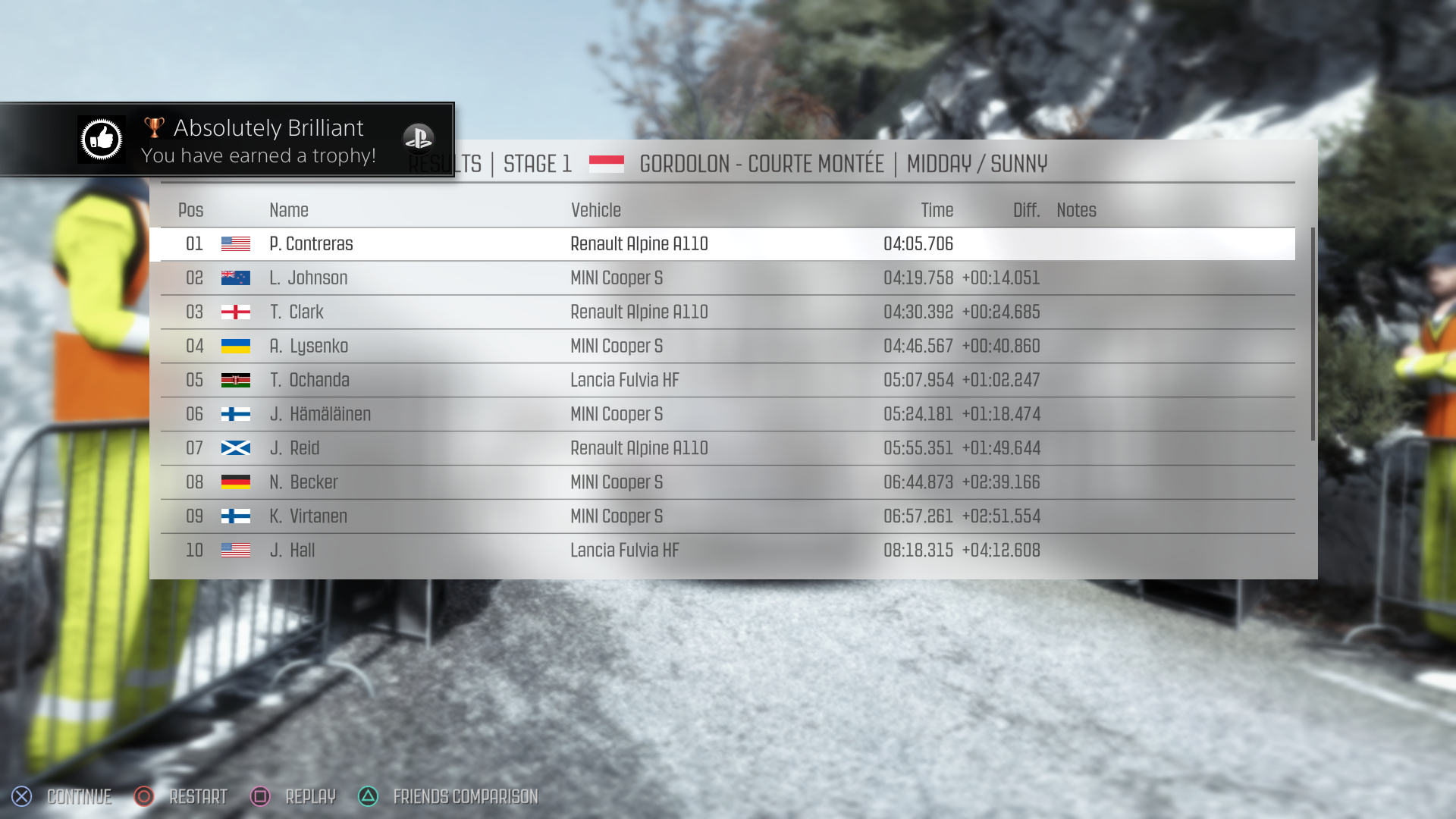The height and width of the screenshot is (819, 1456).
Task: Open Friends Comparison
Action: 465,797
